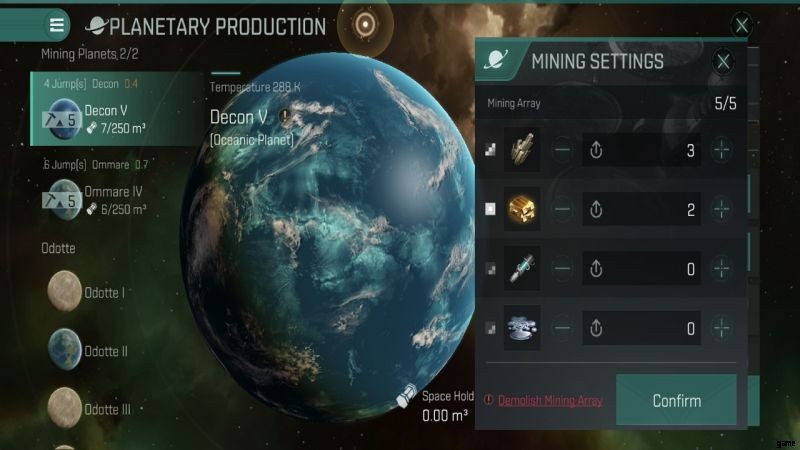
Task: Edit the quantity field showing 3
Action: point(655,151)
